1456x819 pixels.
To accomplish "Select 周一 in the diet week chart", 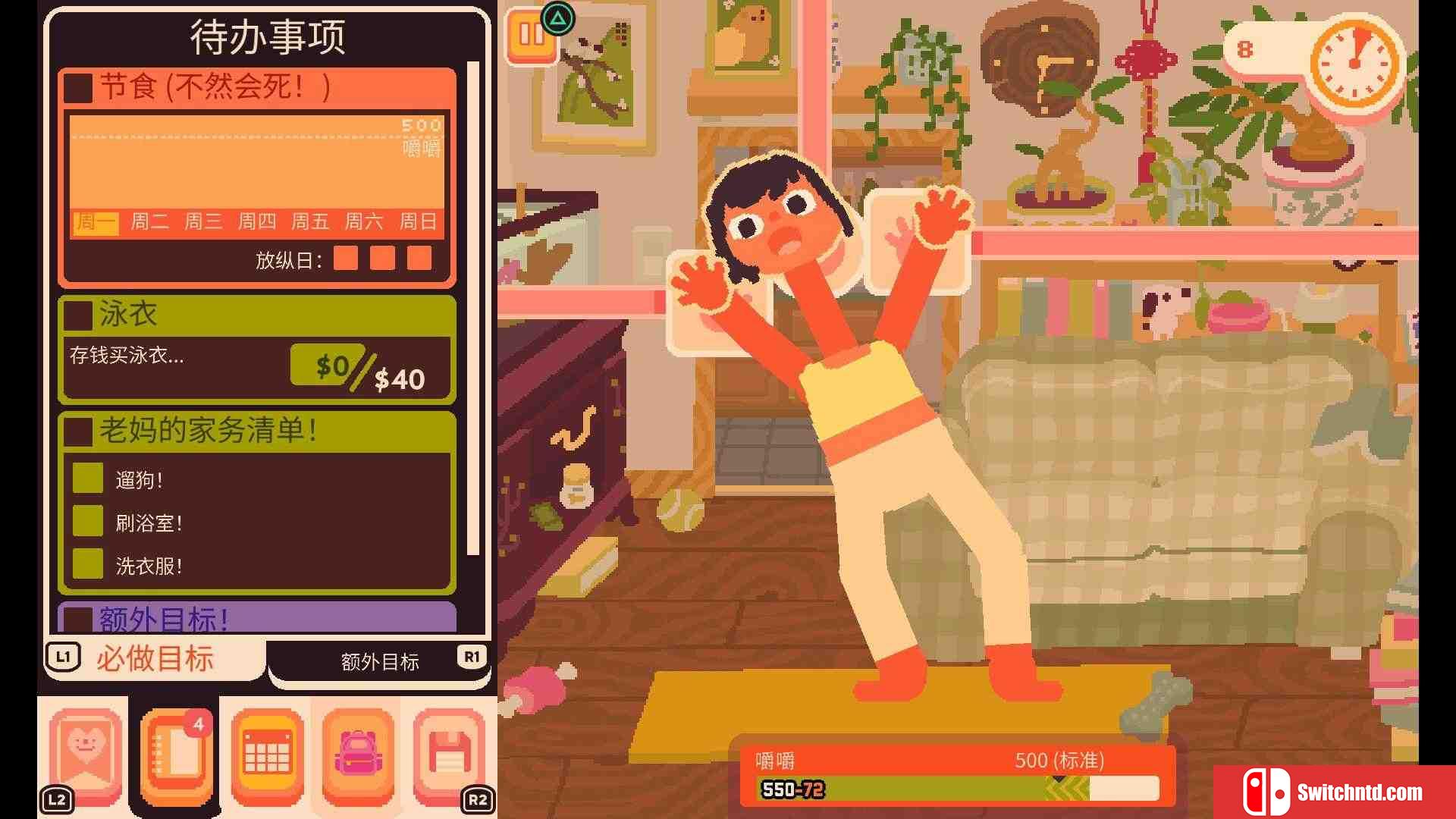I will pos(96,221).
